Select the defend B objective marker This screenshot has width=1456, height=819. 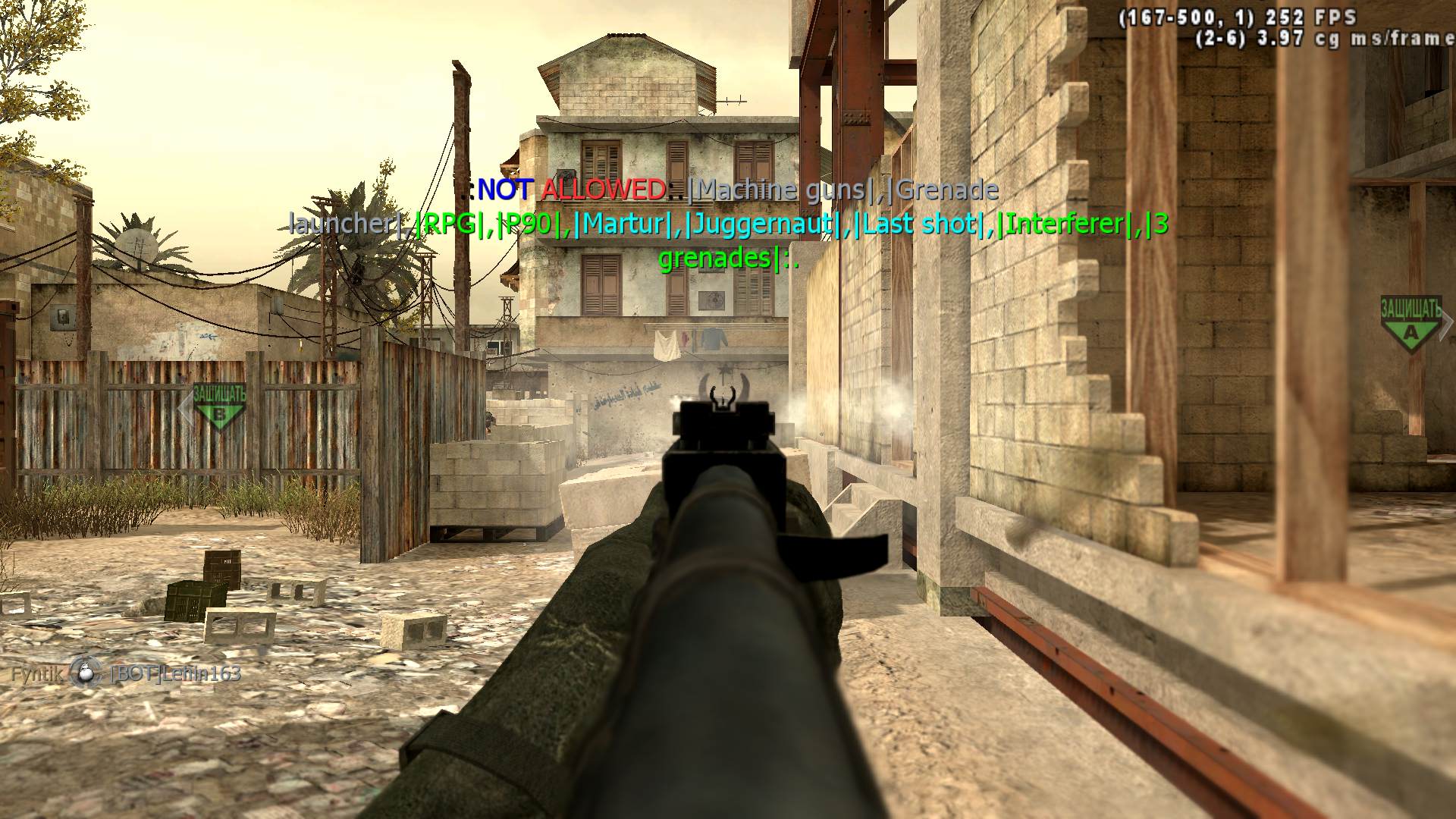(219, 406)
